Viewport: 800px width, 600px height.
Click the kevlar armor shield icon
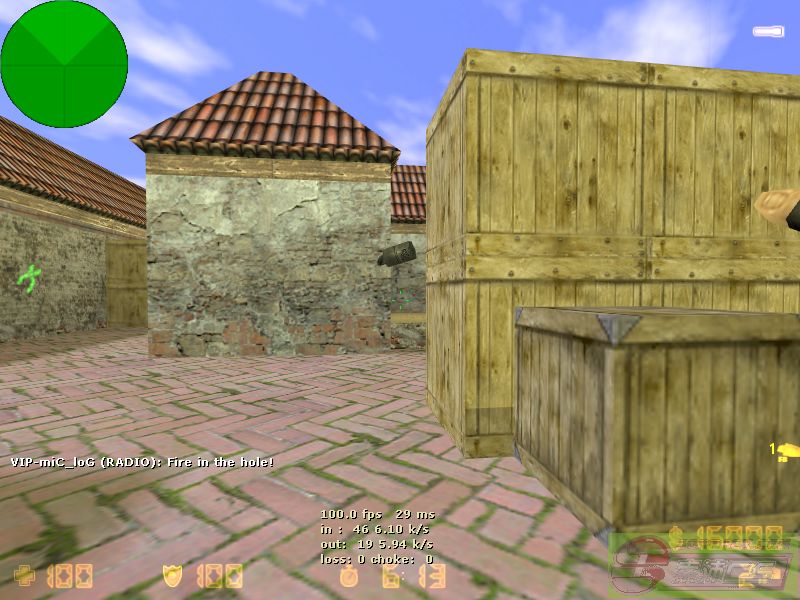tap(172, 575)
